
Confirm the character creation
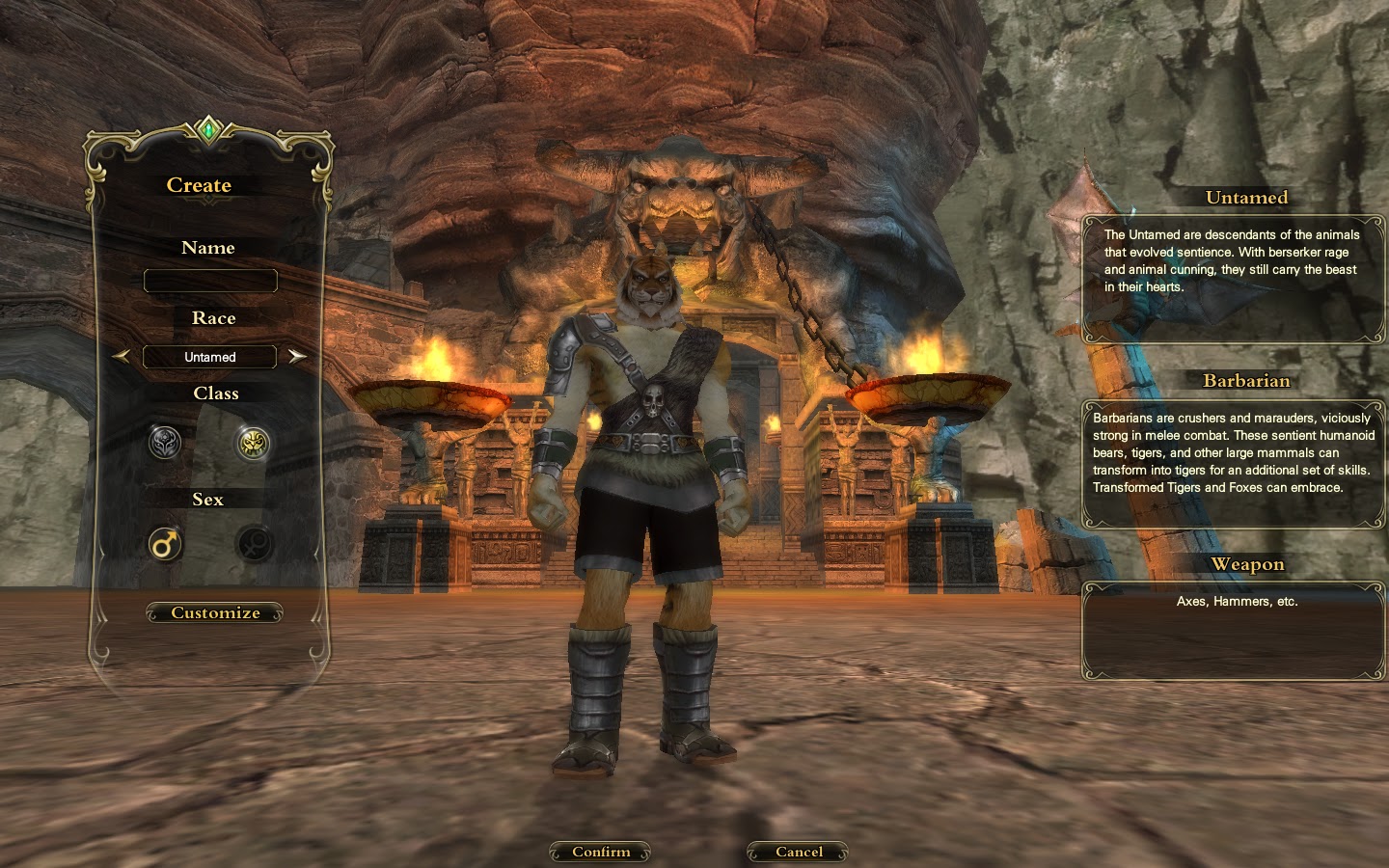pyautogui.click(x=600, y=852)
